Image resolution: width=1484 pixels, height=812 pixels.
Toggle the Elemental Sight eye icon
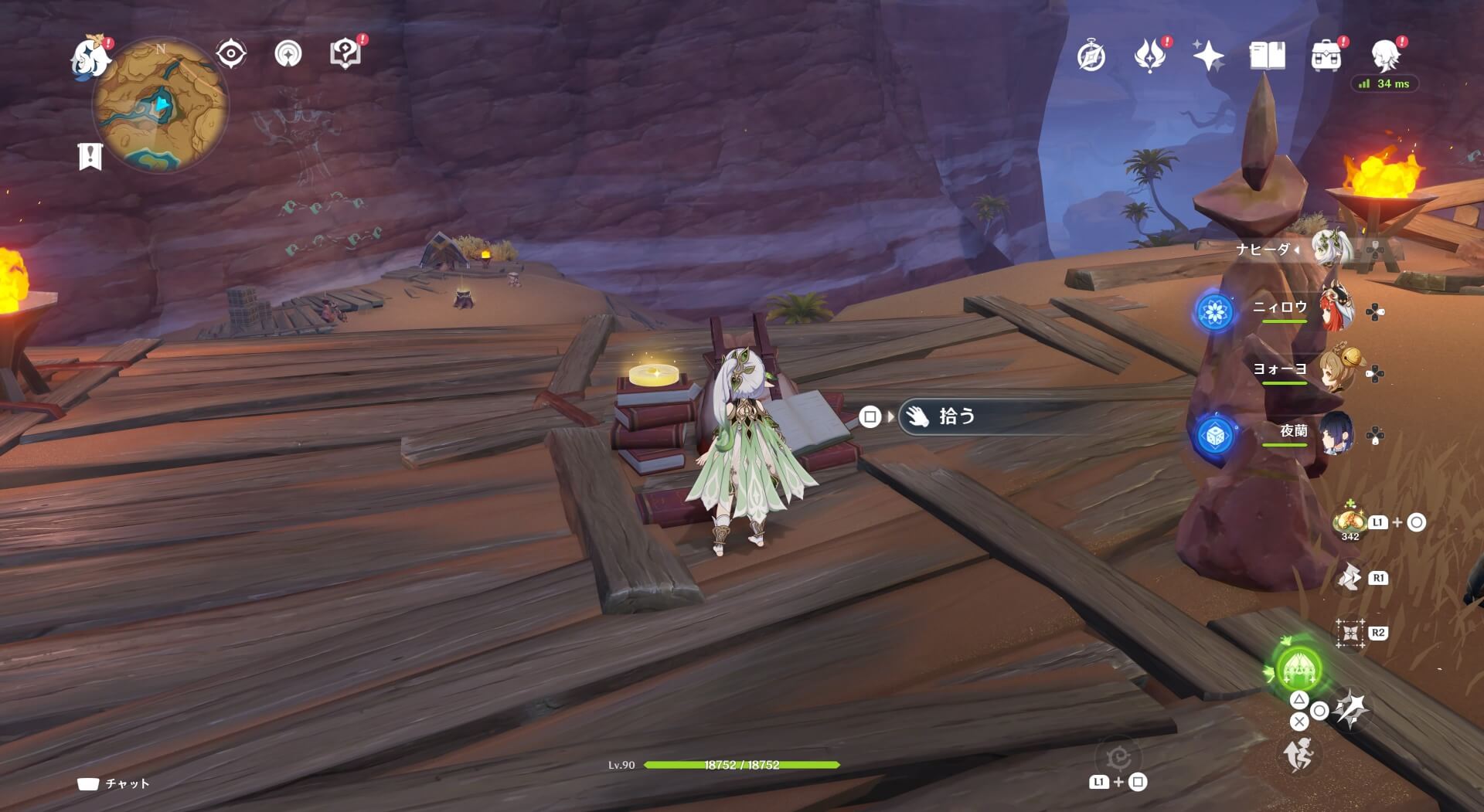(x=230, y=53)
